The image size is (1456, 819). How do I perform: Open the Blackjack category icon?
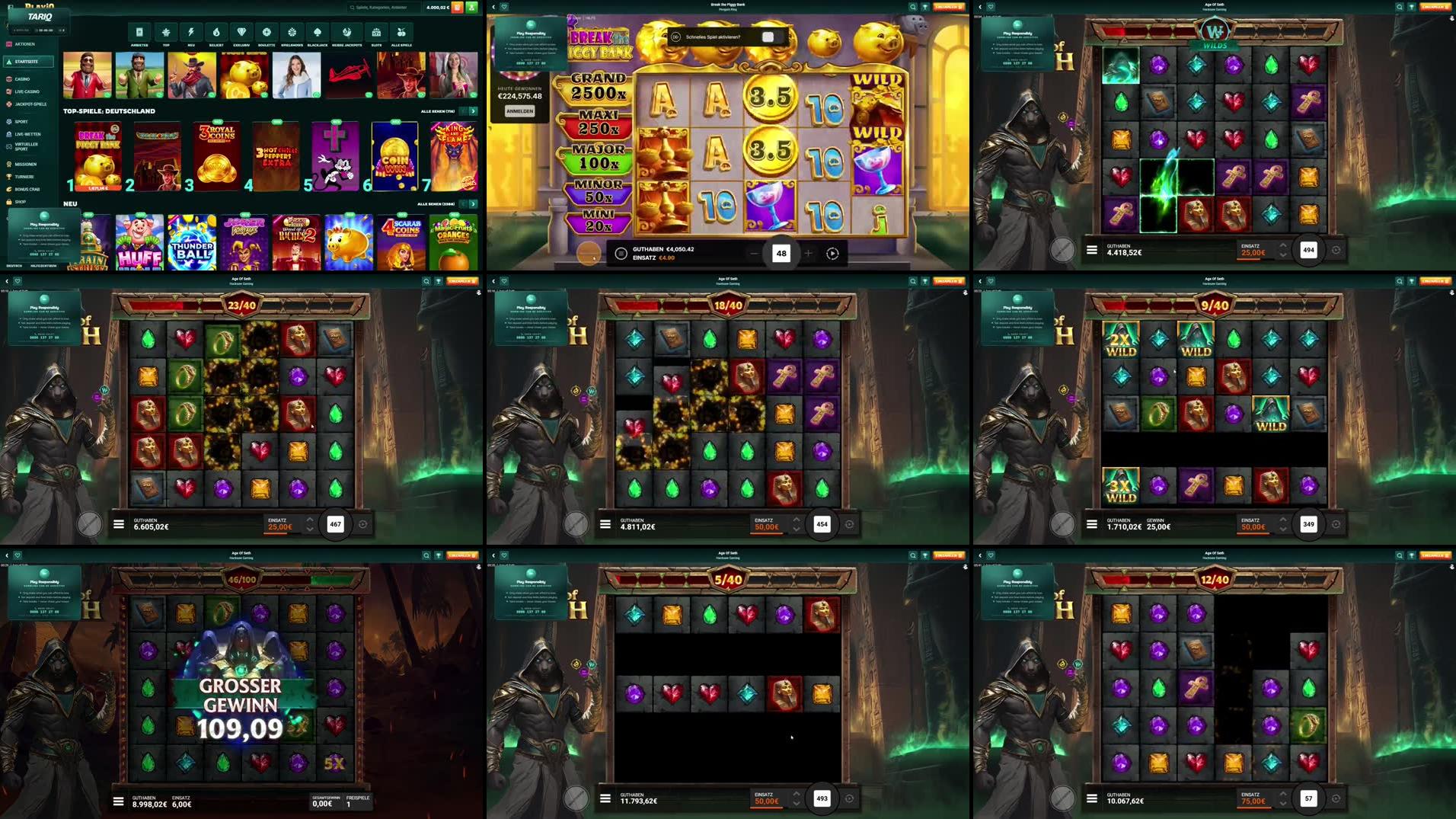click(318, 33)
